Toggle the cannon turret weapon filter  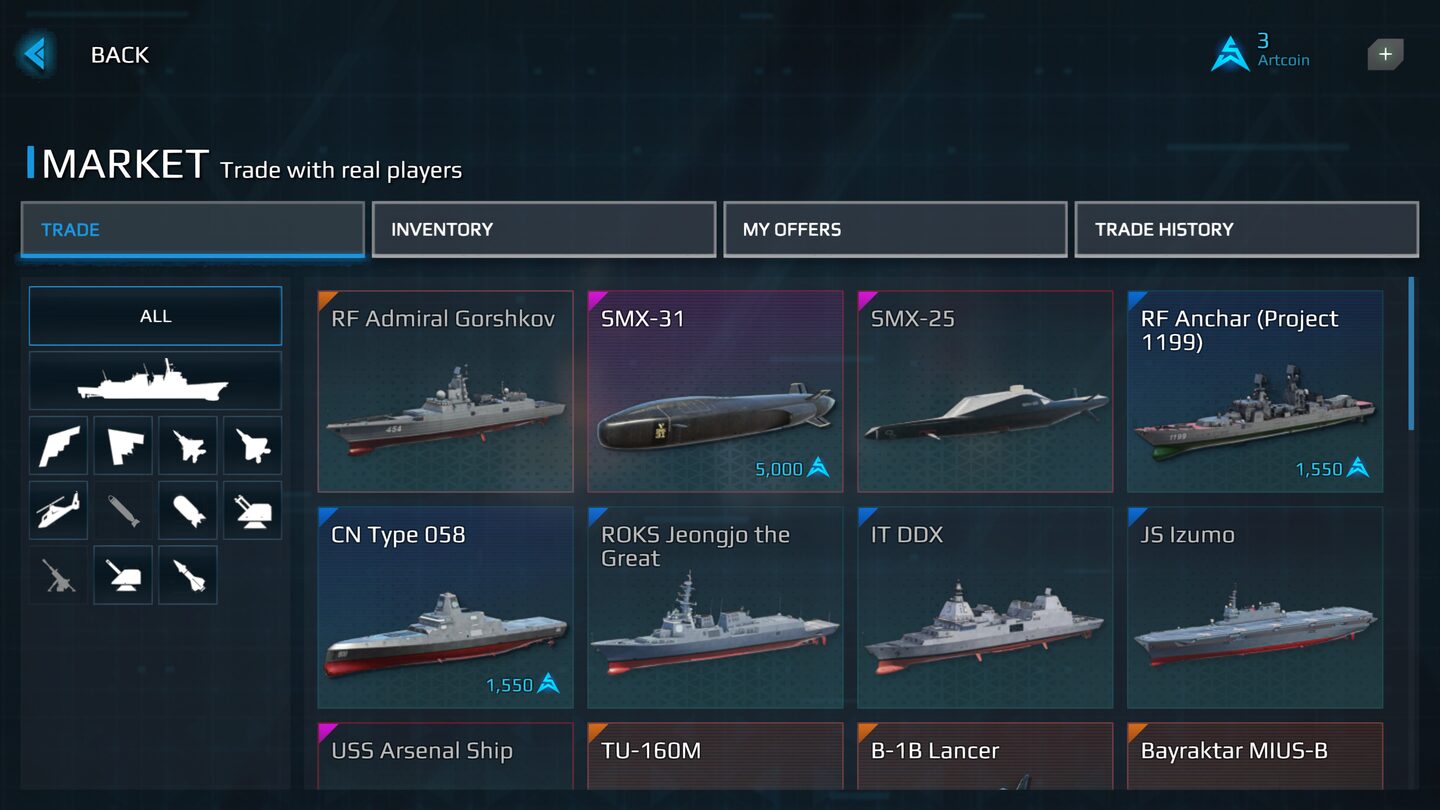tap(123, 575)
